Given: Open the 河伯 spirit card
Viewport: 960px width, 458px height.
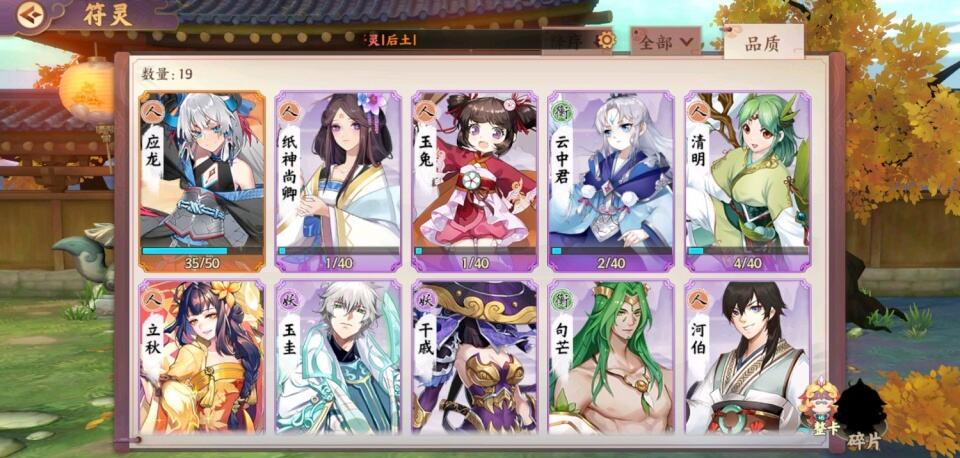Looking at the screenshot, I should point(747,357).
